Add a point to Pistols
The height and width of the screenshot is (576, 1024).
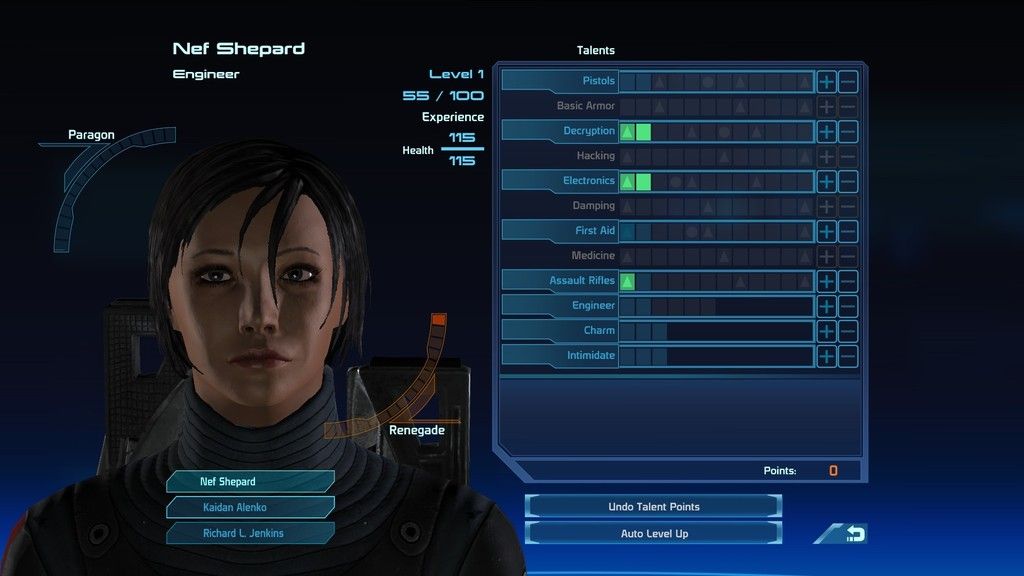[826, 81]
